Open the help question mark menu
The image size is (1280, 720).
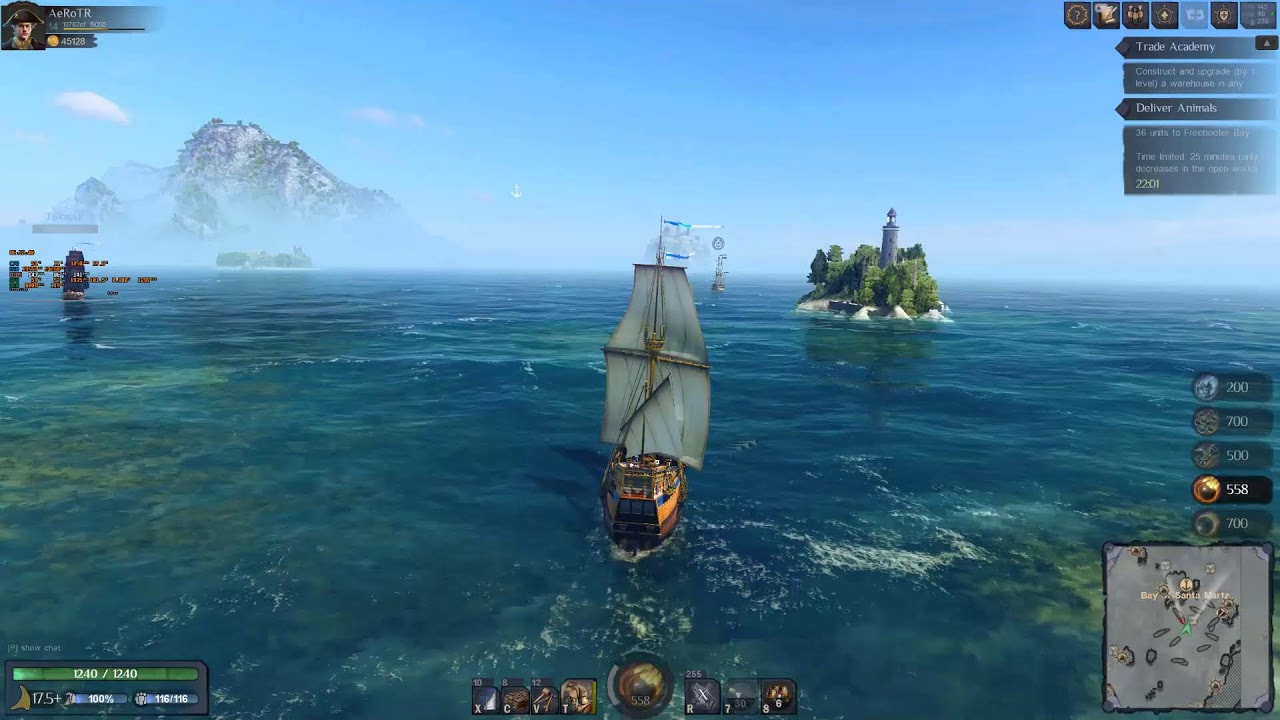[1077, 15]
